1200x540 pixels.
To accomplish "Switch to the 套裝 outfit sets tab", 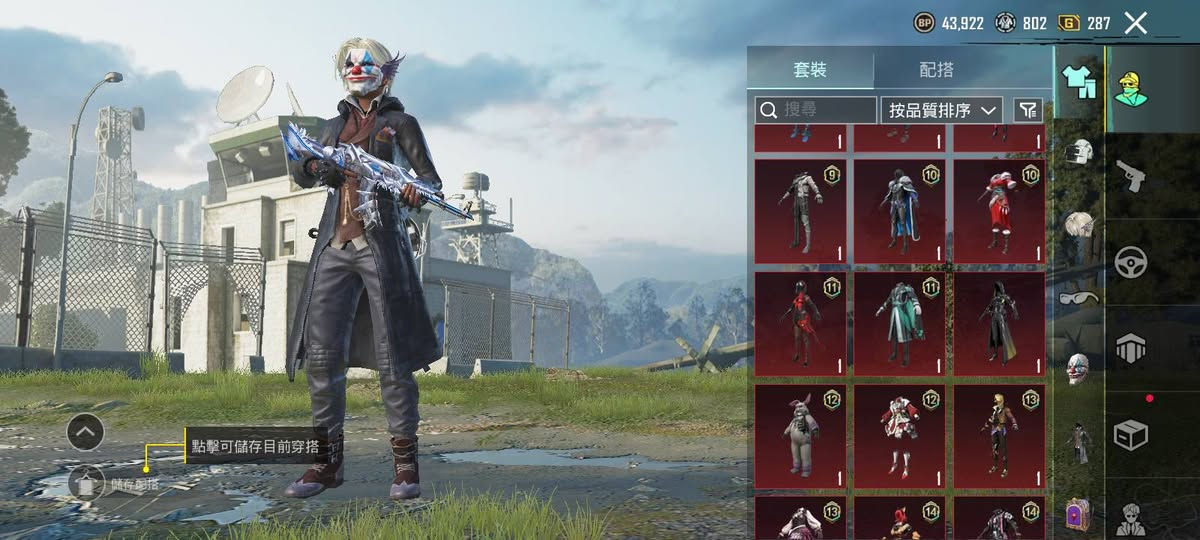I will click(x=810, y=70).
